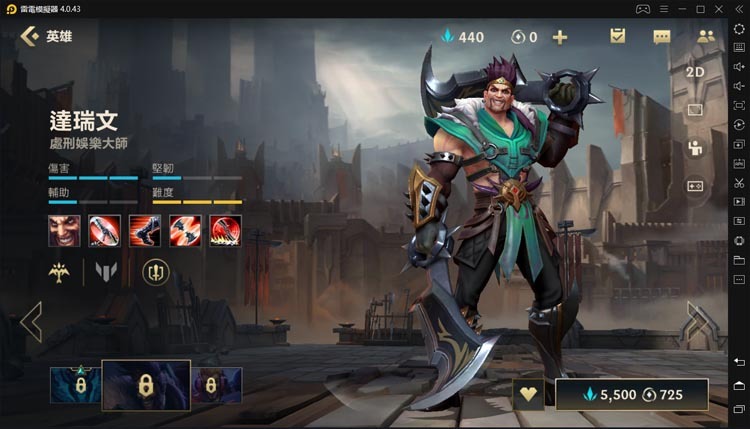Screen dimensions: 750x429
Task: Open the friends list icon
Action: [x=706, y=37]
